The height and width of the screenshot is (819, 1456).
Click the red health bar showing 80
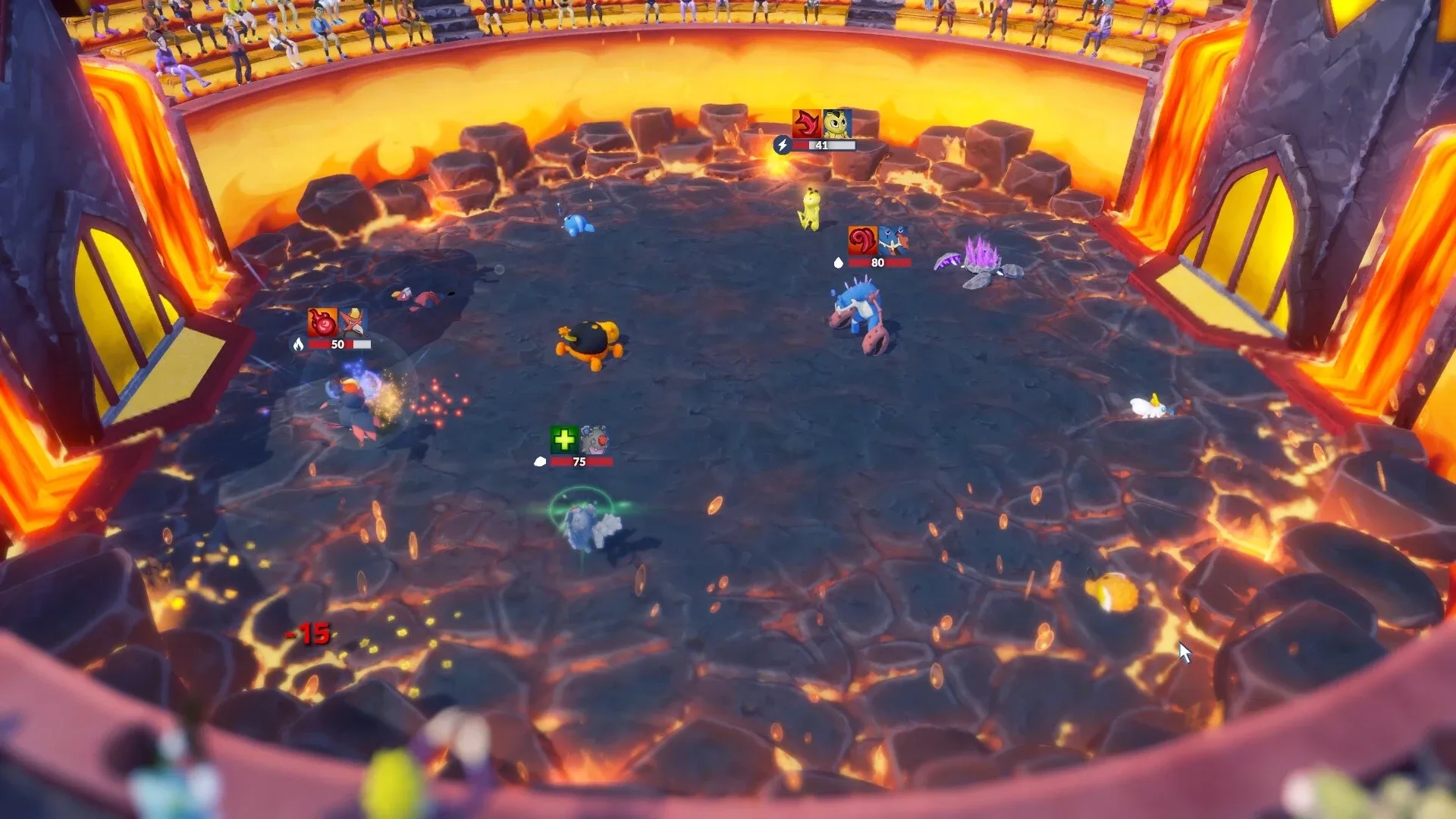coord(877,262)
